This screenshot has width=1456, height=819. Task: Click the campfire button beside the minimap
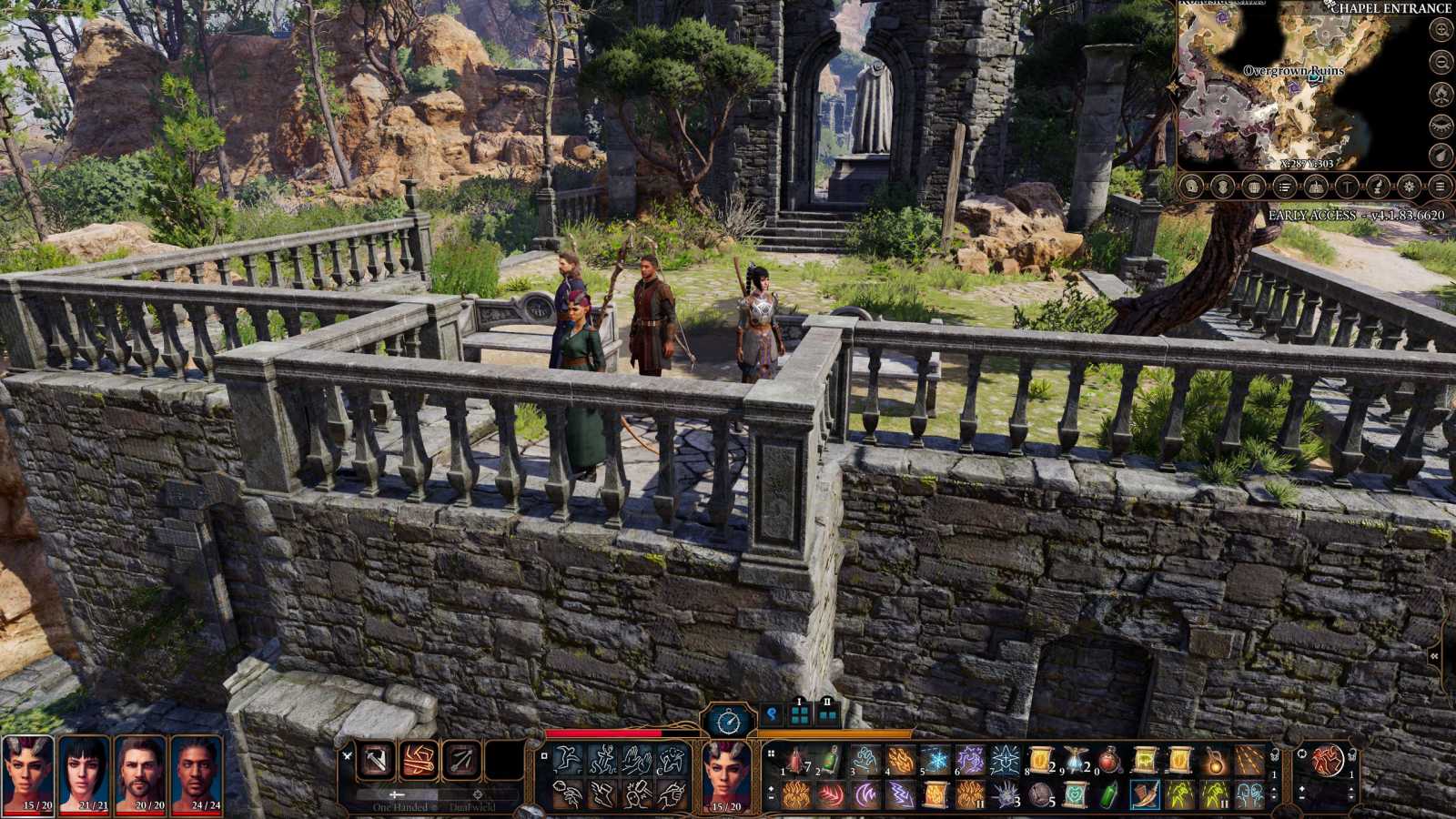tap(1441, 94)
